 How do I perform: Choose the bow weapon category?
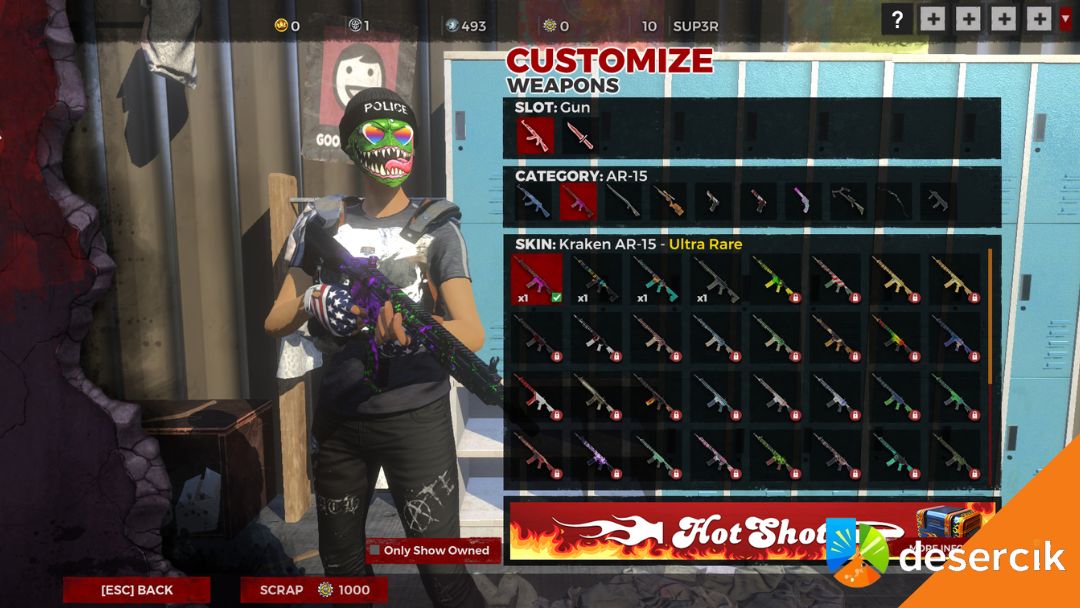[x=893, y=201]
